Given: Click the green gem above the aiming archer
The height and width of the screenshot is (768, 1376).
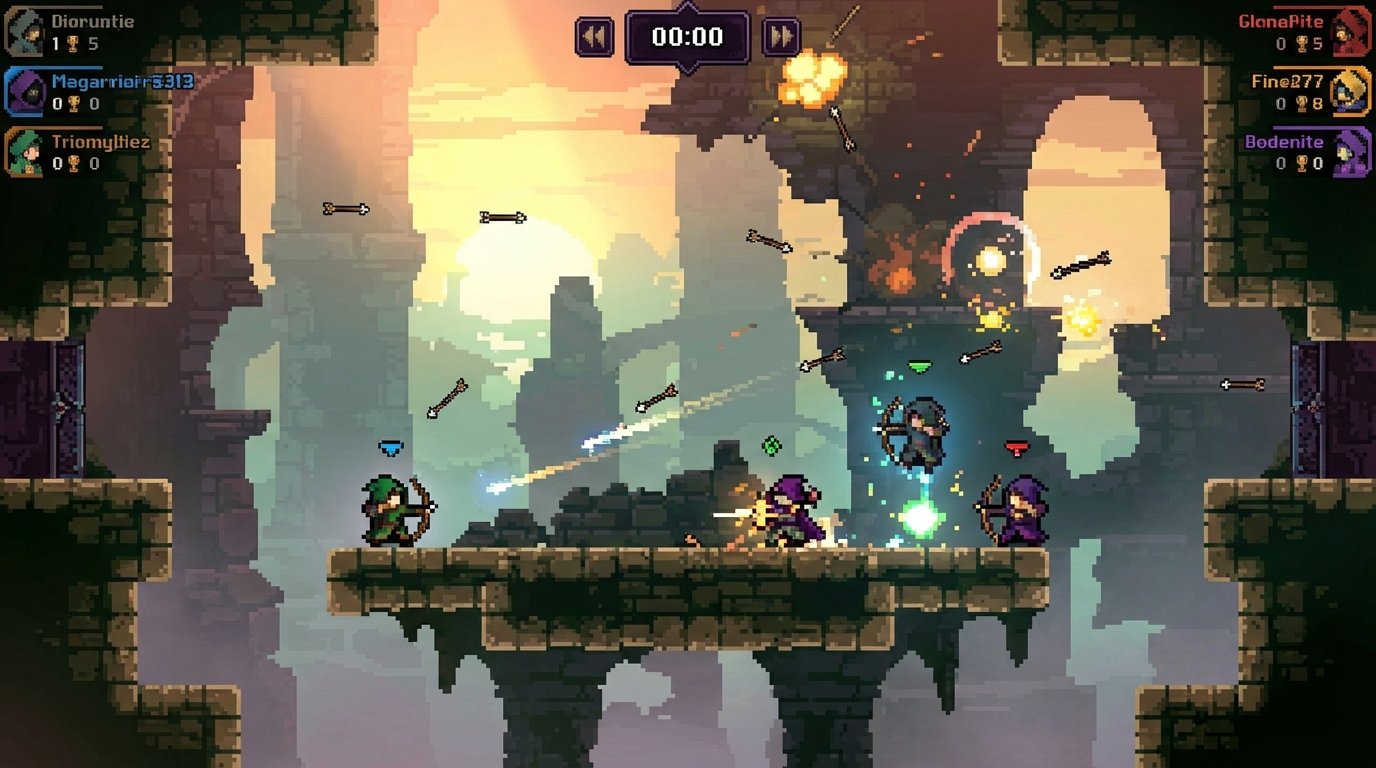Looking at the screenshot, I should coord(921,367).
